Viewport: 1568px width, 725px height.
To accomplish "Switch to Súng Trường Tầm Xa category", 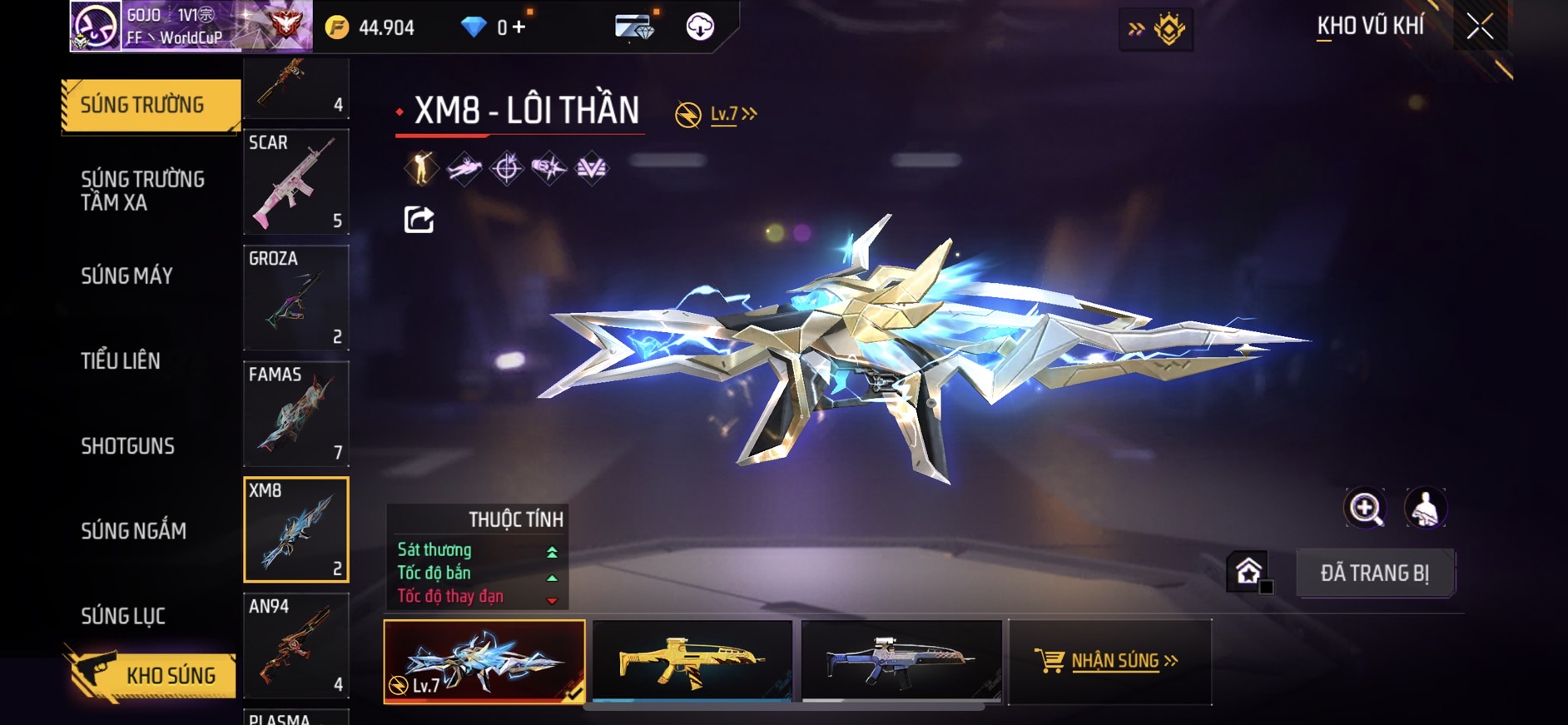I will coord(142,191).
